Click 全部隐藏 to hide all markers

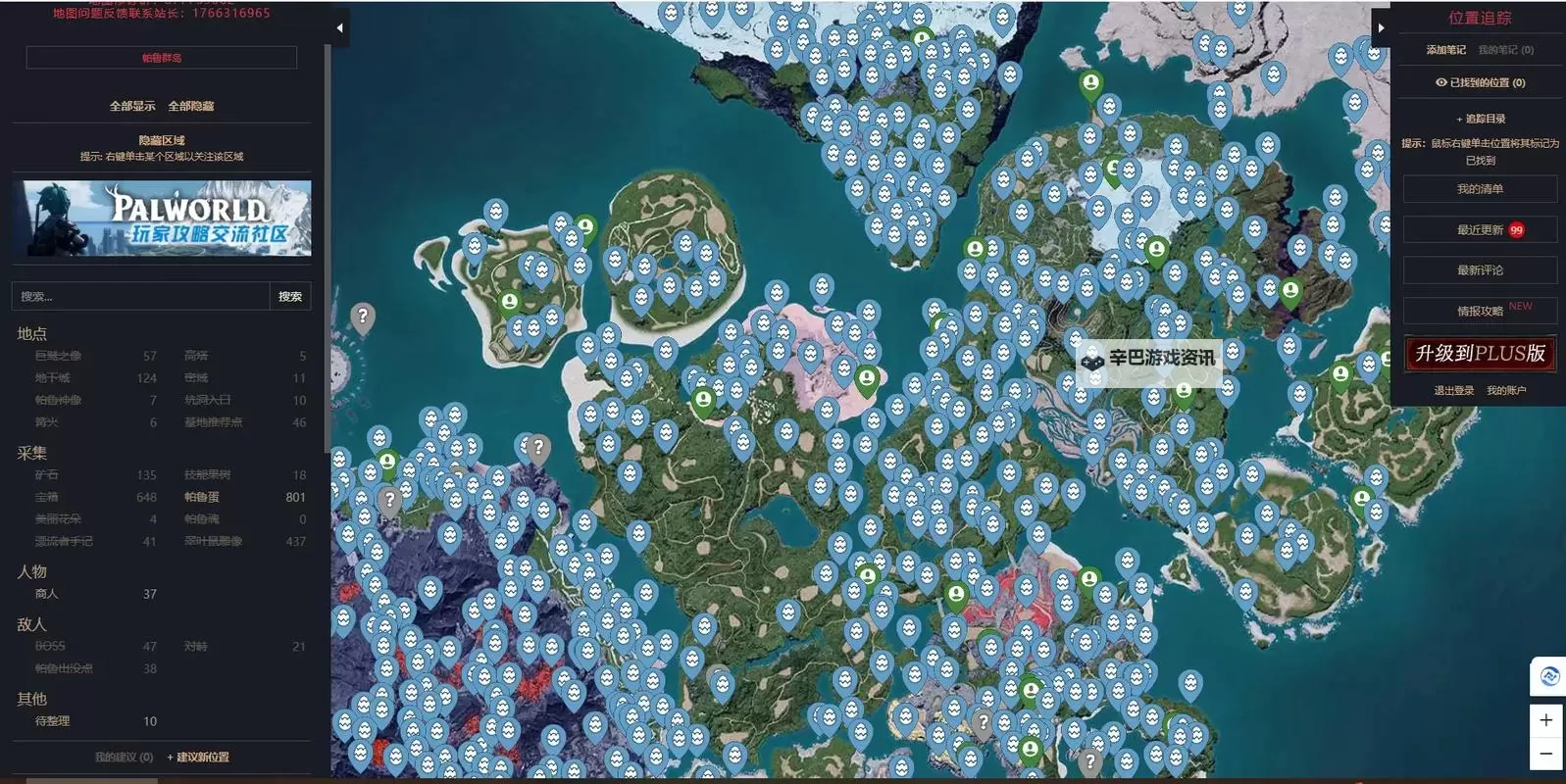point(194,105)
